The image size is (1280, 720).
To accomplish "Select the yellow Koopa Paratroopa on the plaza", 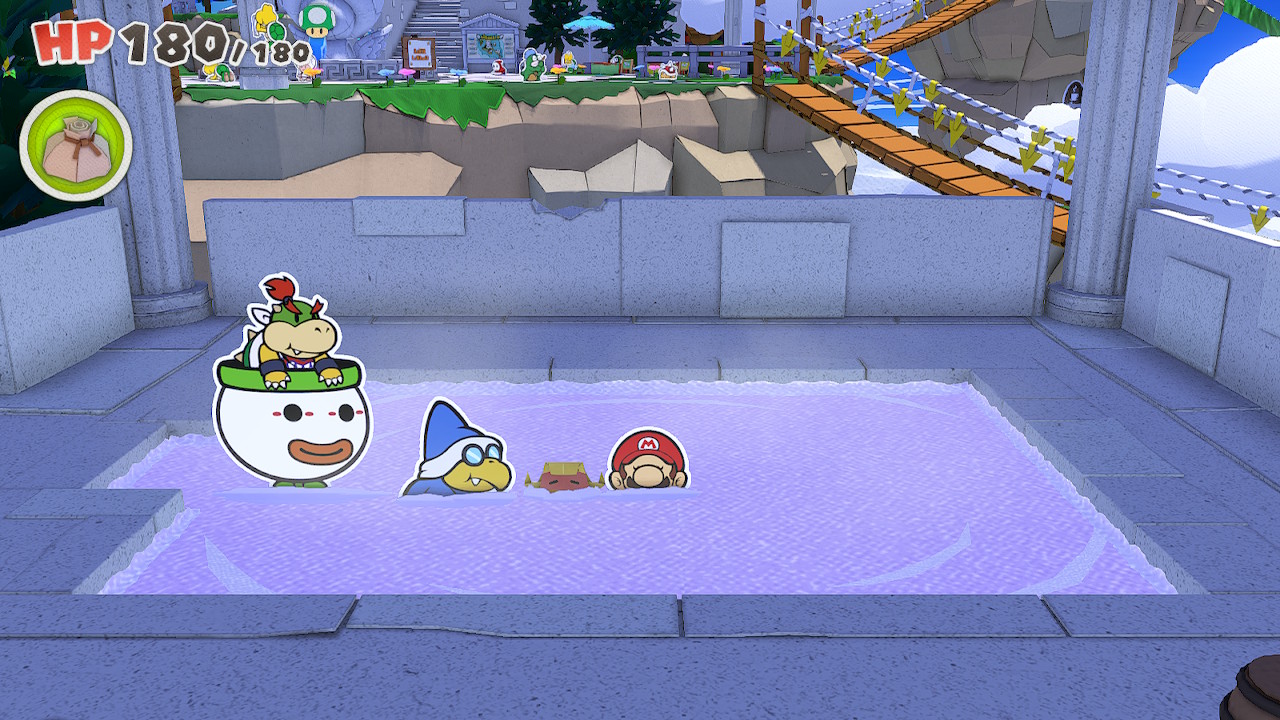I will (x=263, y=22).
